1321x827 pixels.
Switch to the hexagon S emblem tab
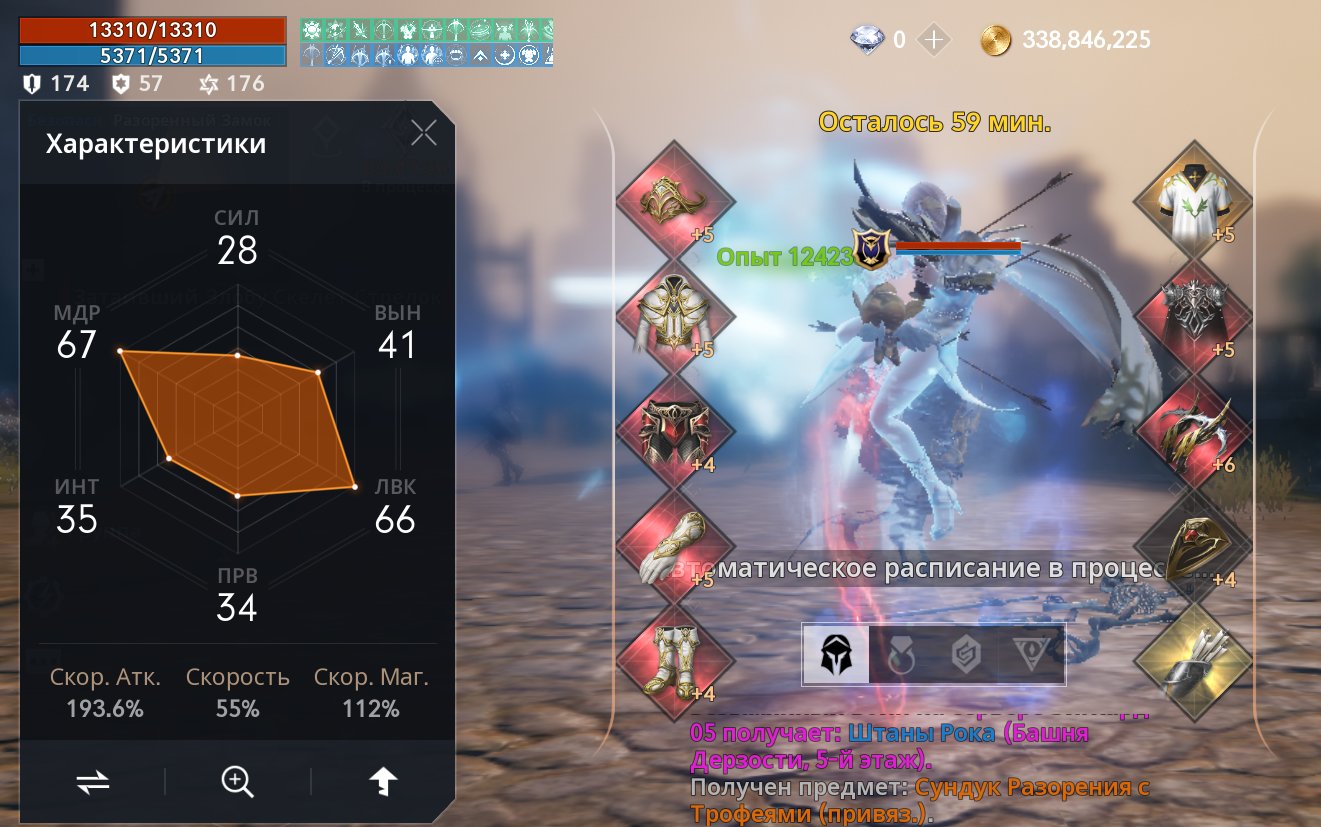pos(965,655)
